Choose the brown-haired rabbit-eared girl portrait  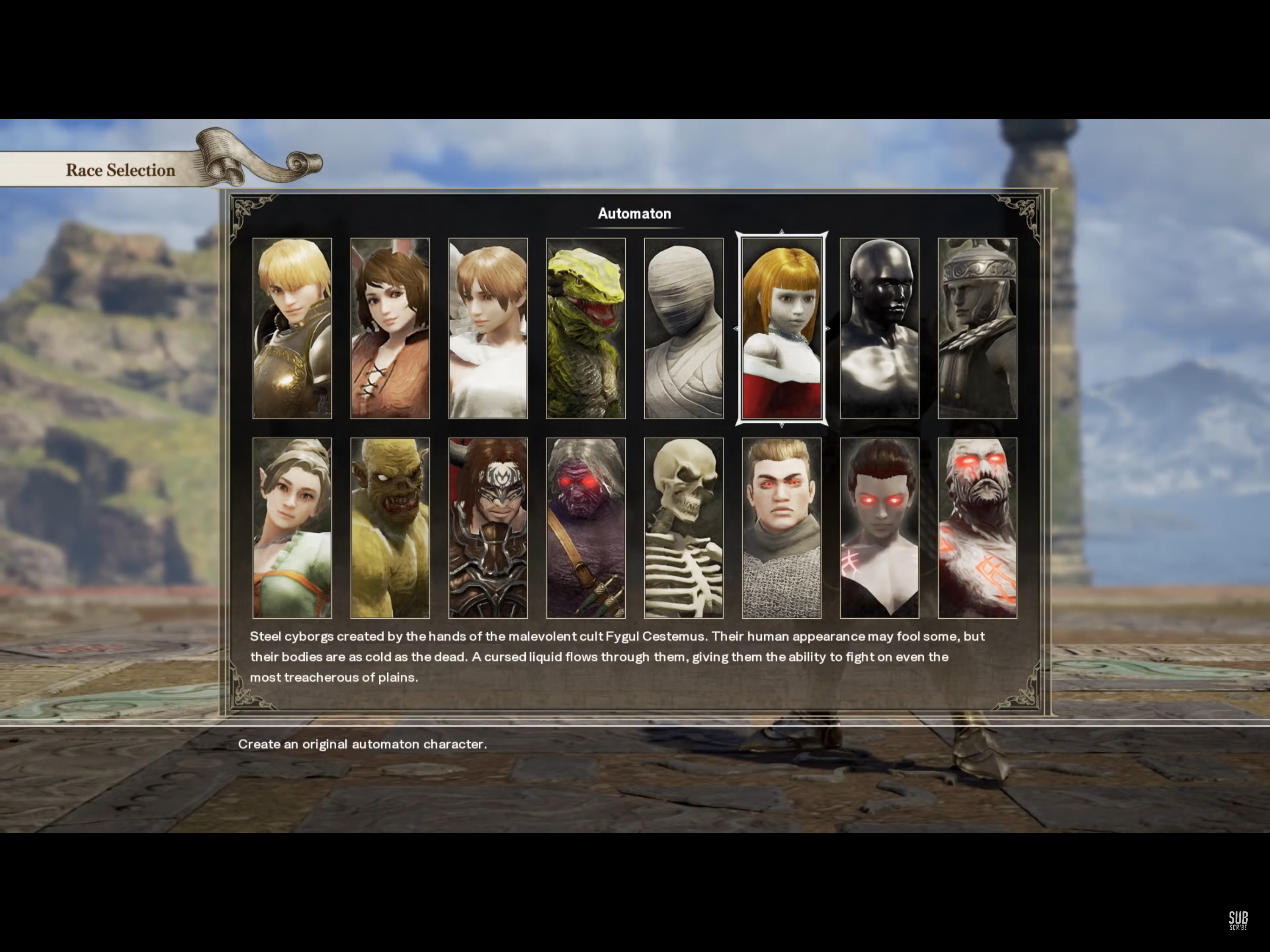(390, 328)
